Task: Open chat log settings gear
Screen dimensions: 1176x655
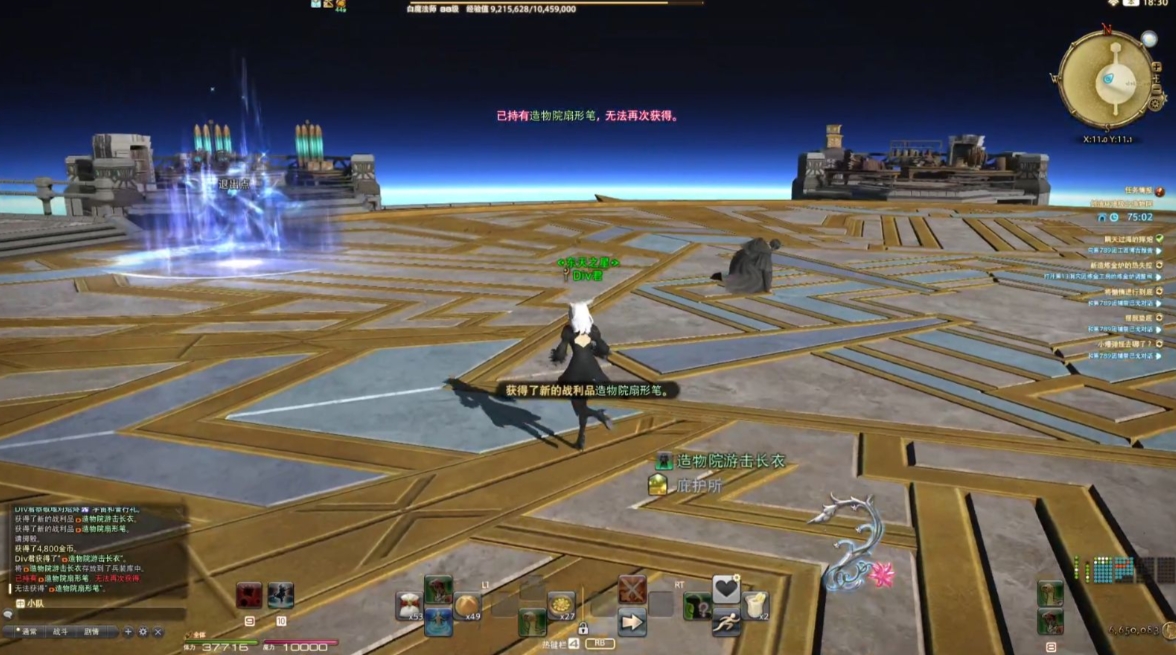Action: (143, 632)
